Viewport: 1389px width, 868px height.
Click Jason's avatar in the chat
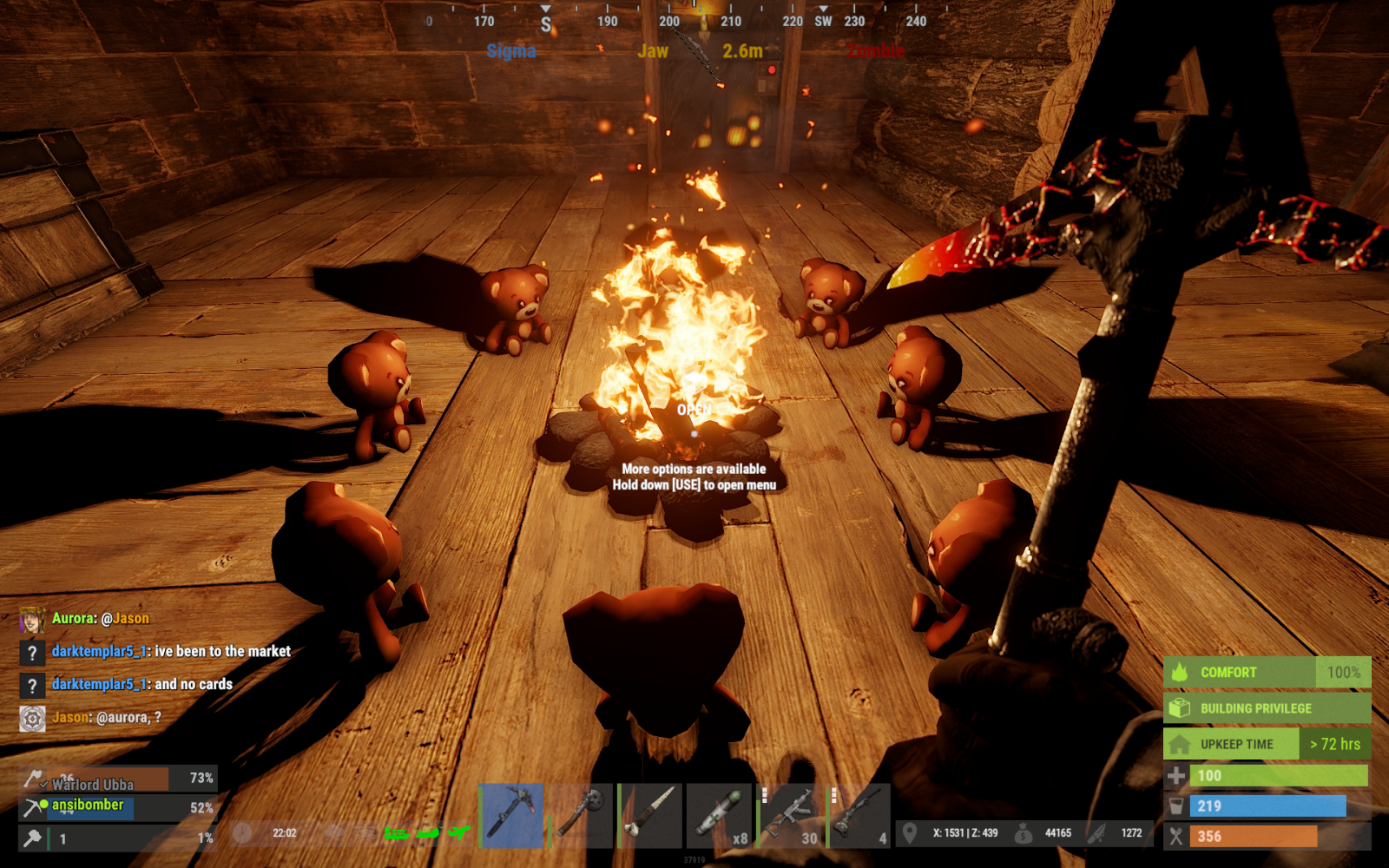coord(32,719)
